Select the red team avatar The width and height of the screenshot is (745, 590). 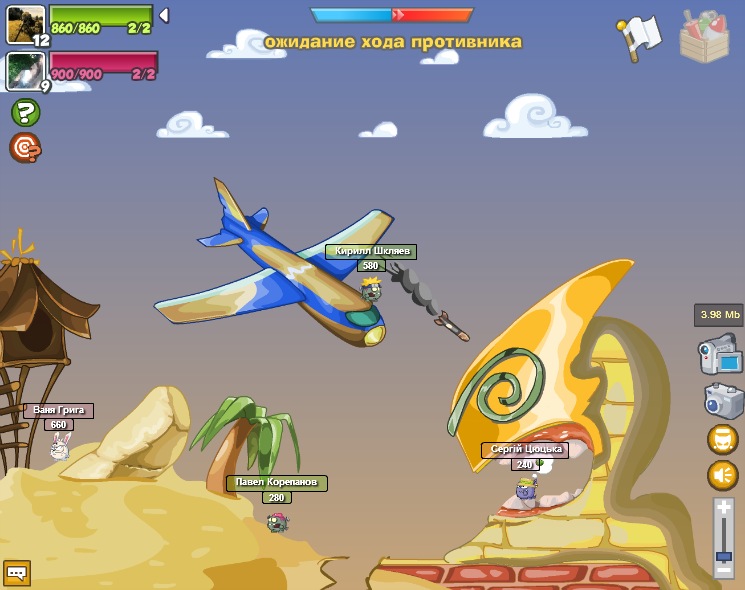tap(23, 70)
